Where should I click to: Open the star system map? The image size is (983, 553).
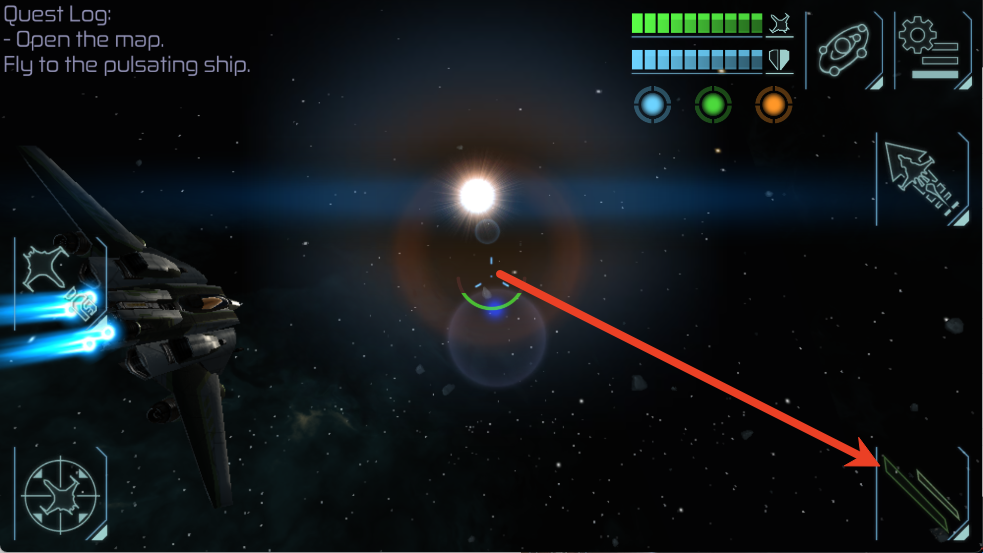click(844, 49)
